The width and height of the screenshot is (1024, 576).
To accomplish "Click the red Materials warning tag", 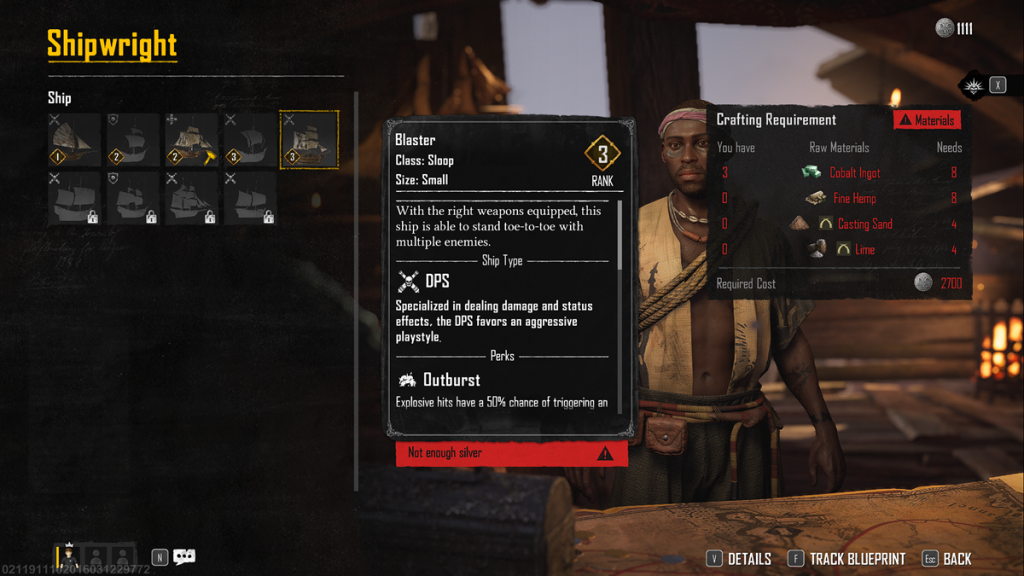I will (927, 120).
